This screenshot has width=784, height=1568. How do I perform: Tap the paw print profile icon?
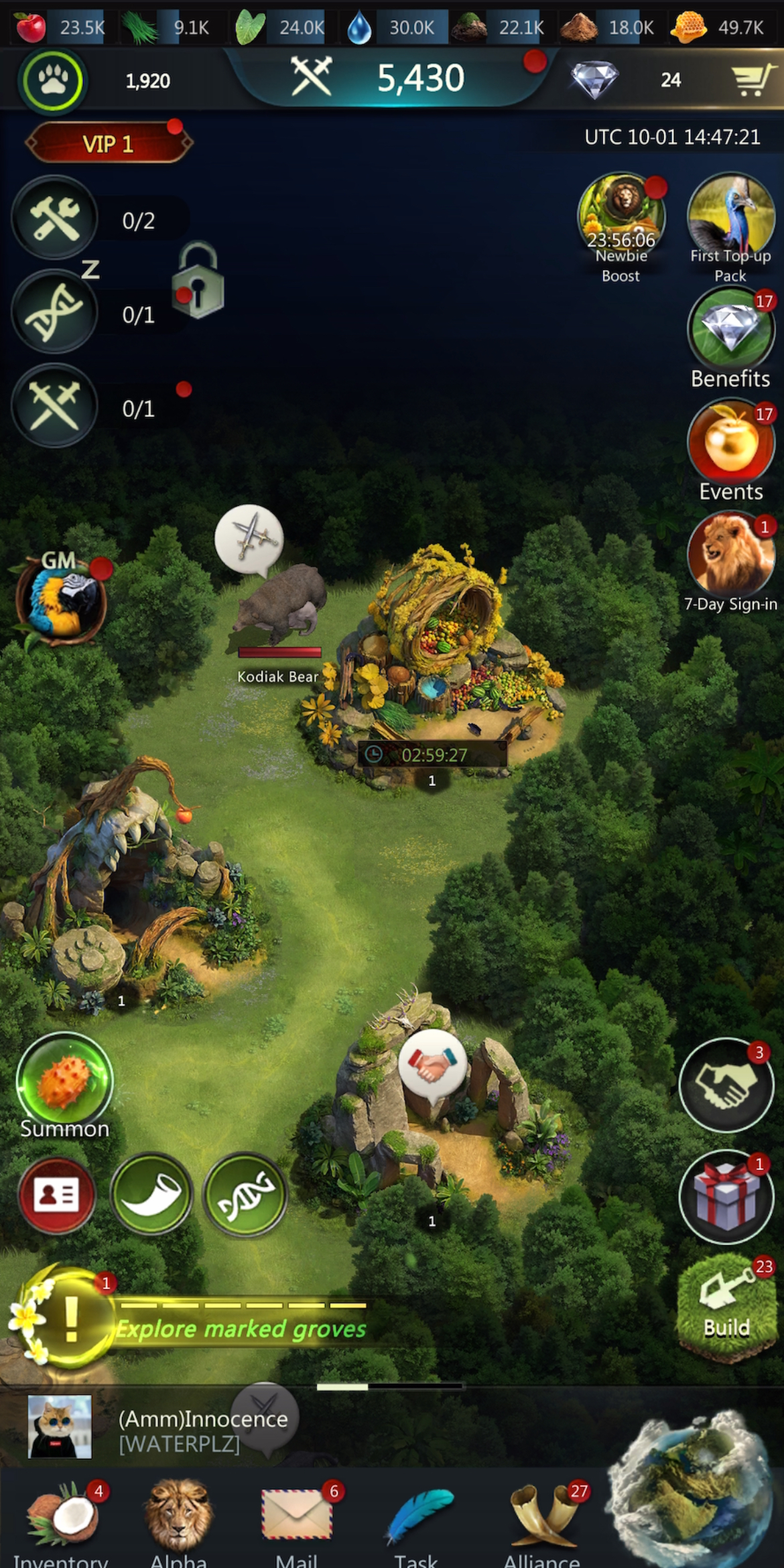coord(53,81)
